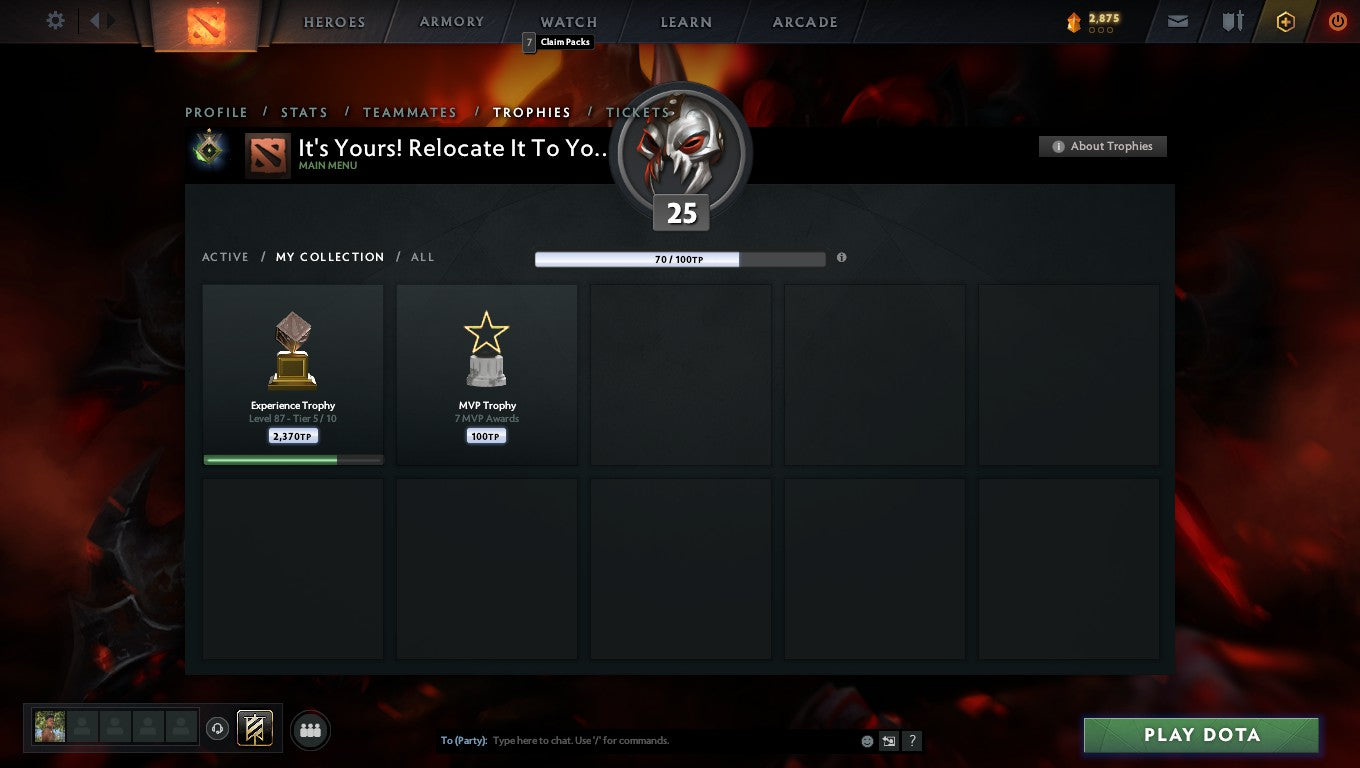Screen dimensions: 1360x768
Task: Open the settings gear icon
Action: click(x=55, y=20)
